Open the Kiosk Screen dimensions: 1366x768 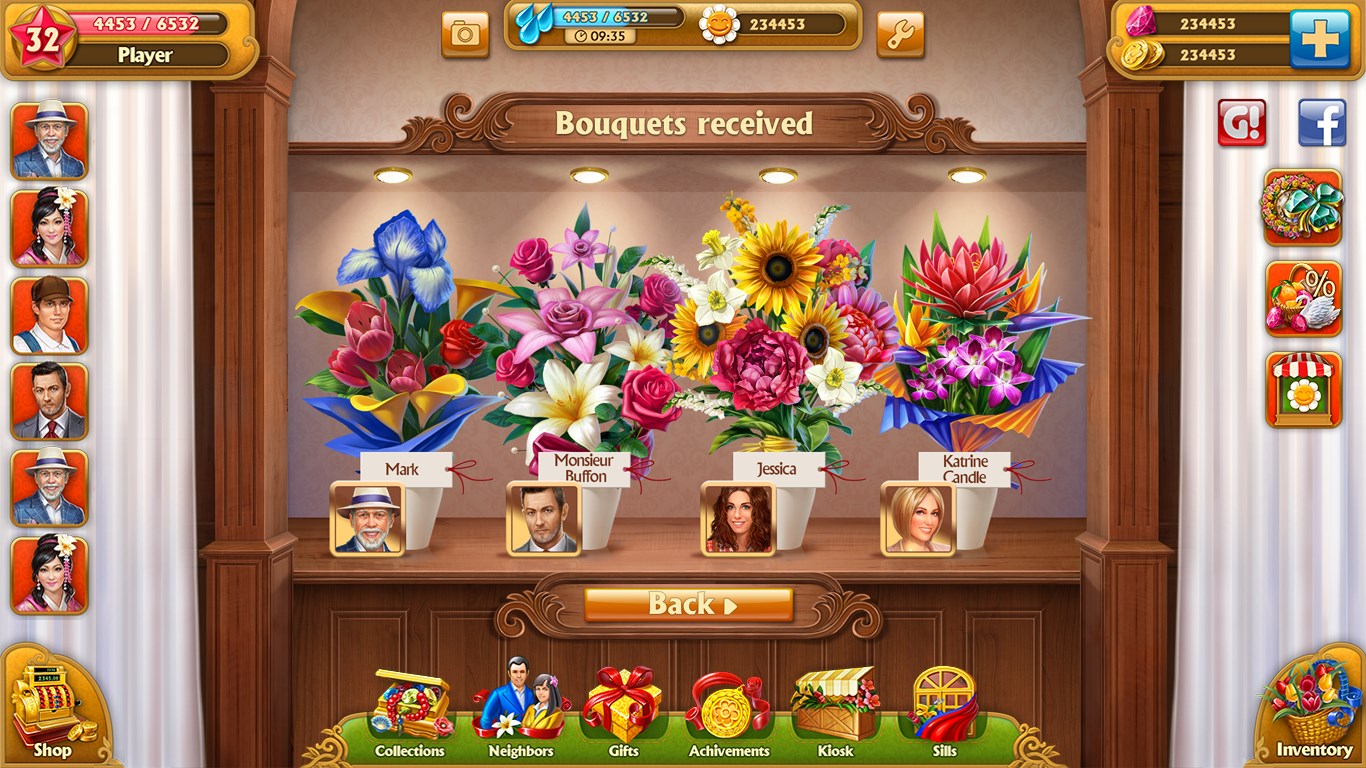834,708
